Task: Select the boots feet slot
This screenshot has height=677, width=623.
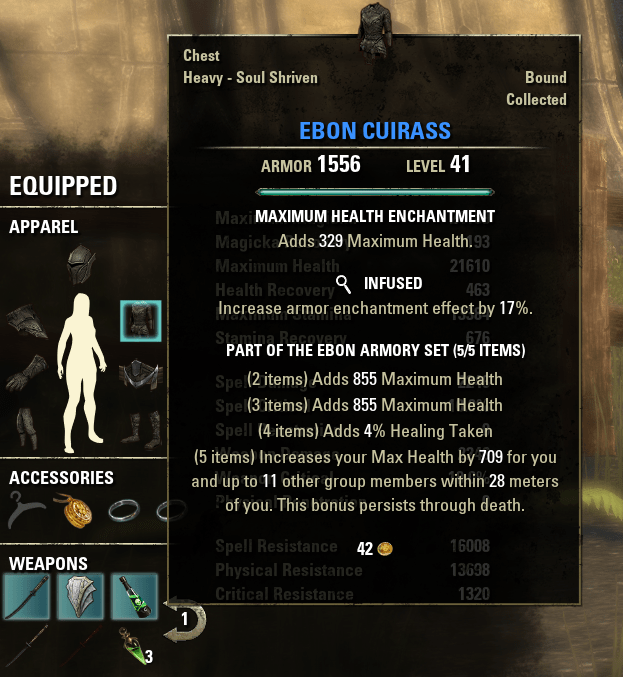Action: [x=140, y=428]
